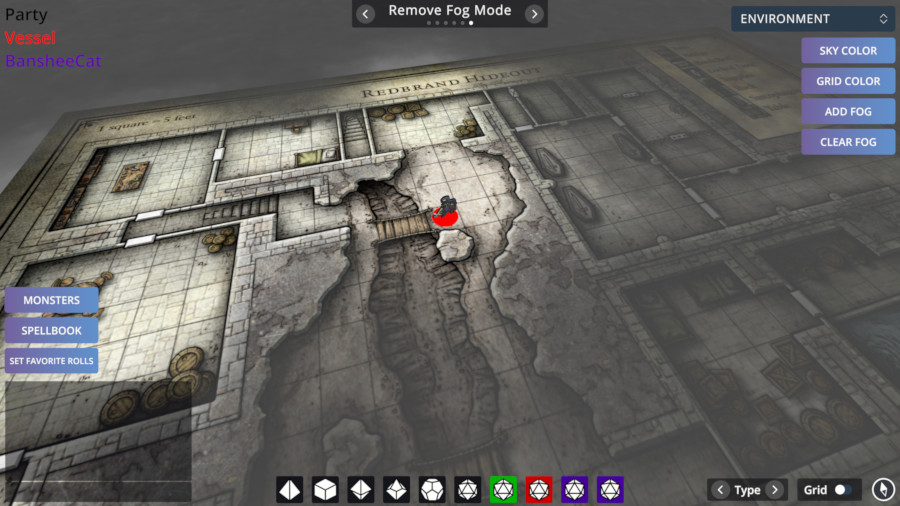900x506 pixels.
Task: Switch to the previous Type with left arrow
Action: [720, 490]
